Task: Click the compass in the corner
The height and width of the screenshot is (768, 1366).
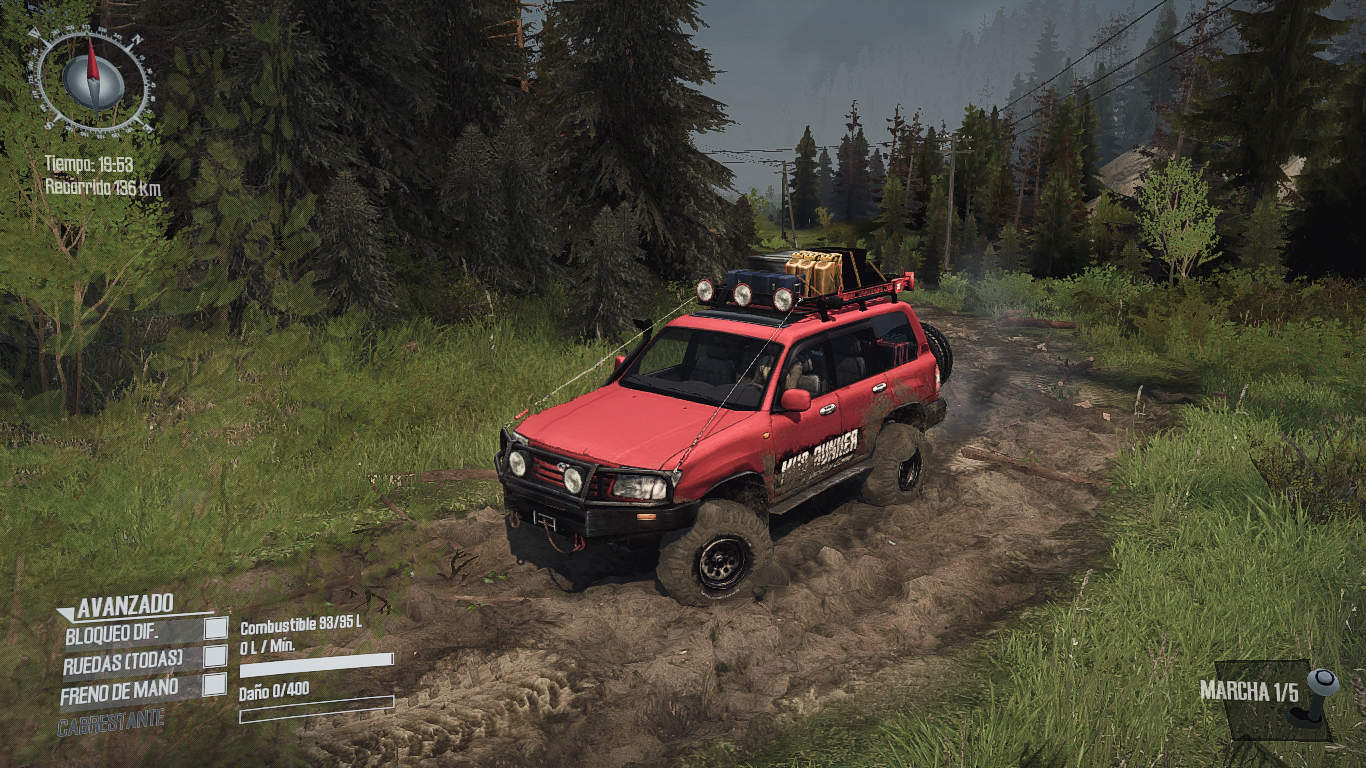Action: tap(92, 80)
